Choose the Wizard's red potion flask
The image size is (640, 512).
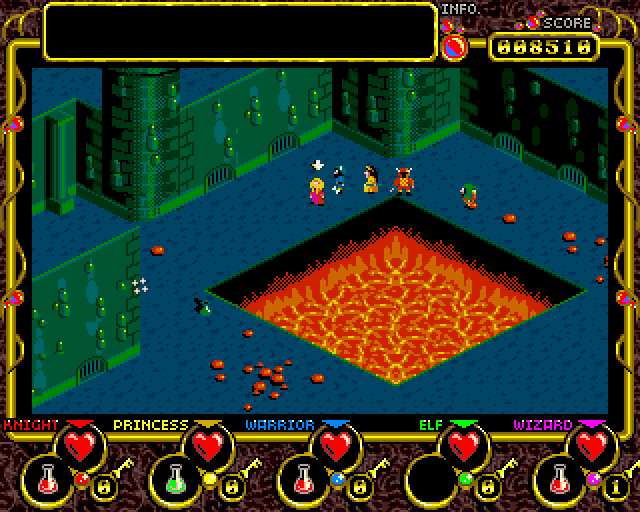pyautogui.click(x=563, y=480)
